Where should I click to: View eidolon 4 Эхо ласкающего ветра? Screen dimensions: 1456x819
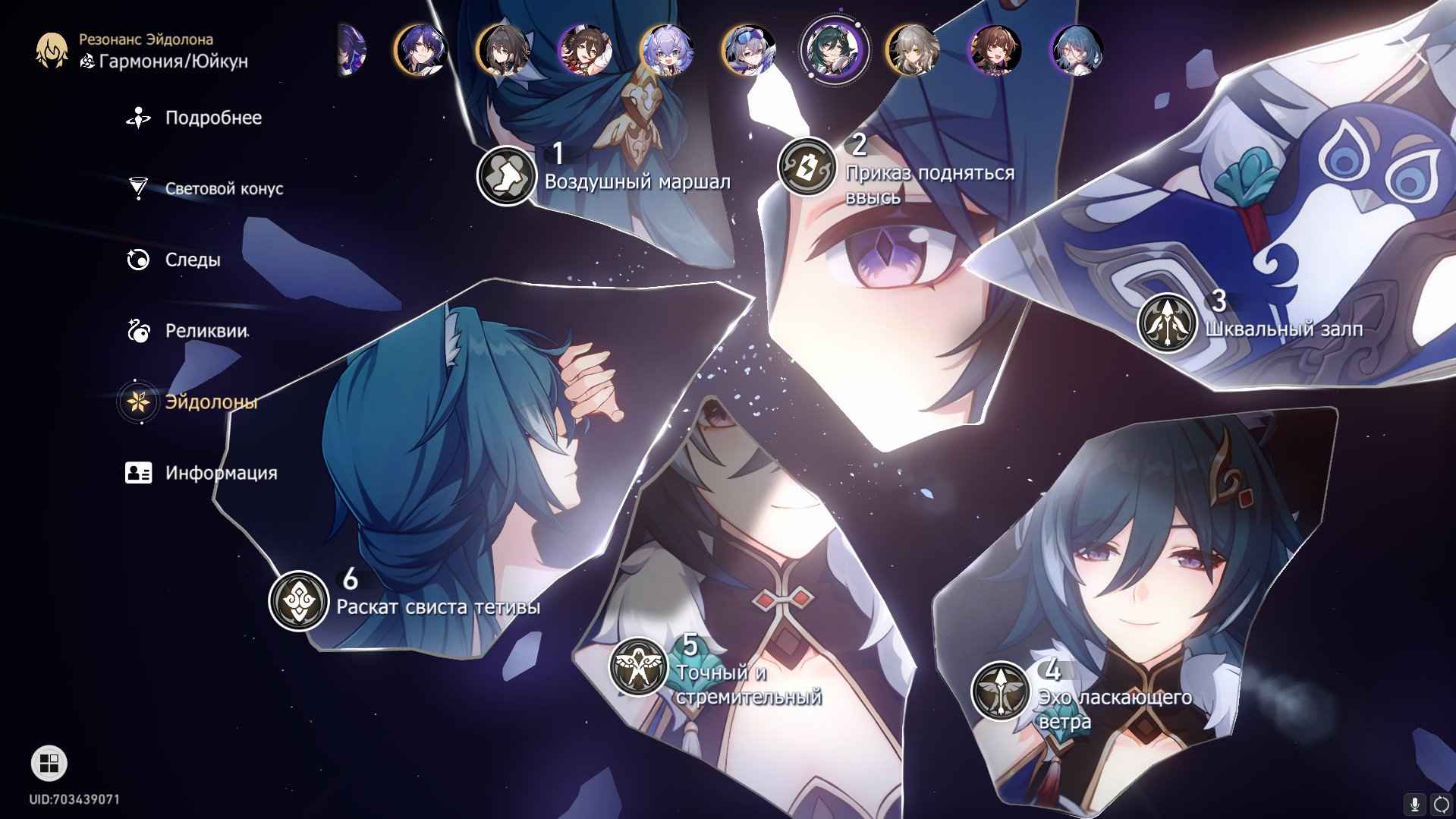pyautogui.click(x=1000, y=691)
